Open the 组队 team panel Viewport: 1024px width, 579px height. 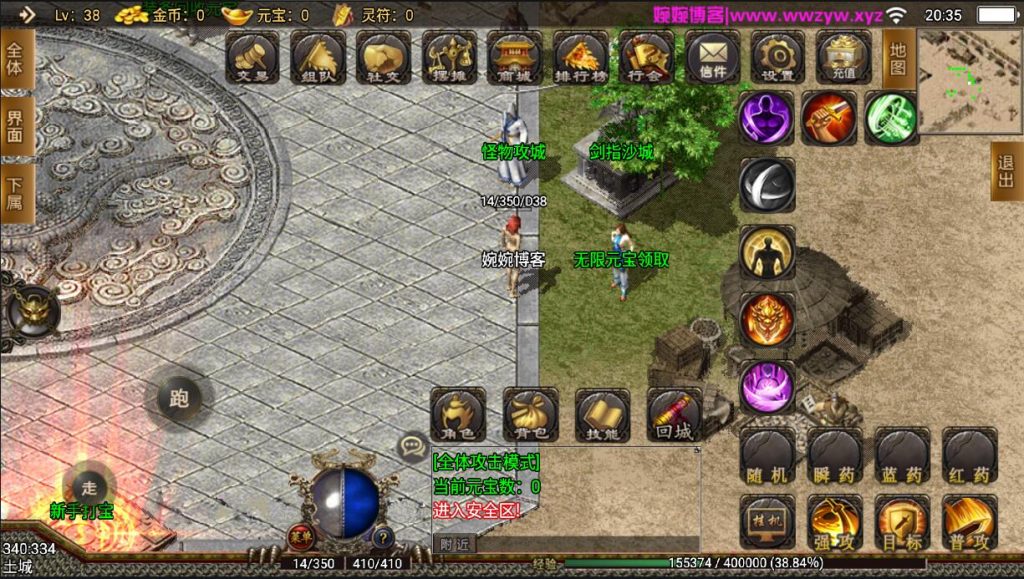[319, 57]
